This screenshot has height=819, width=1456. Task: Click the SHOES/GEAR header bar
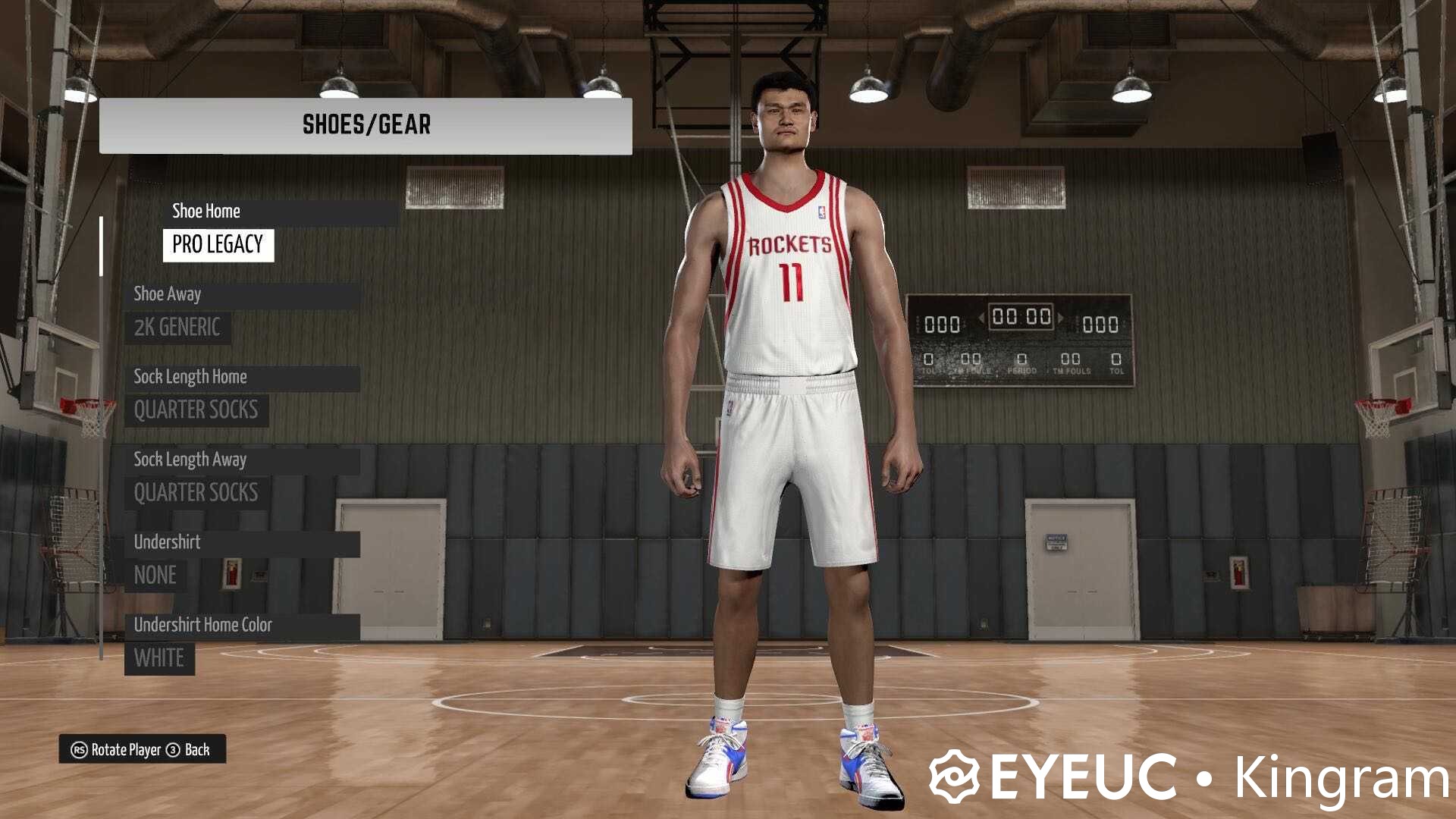(x=366, y=125)
